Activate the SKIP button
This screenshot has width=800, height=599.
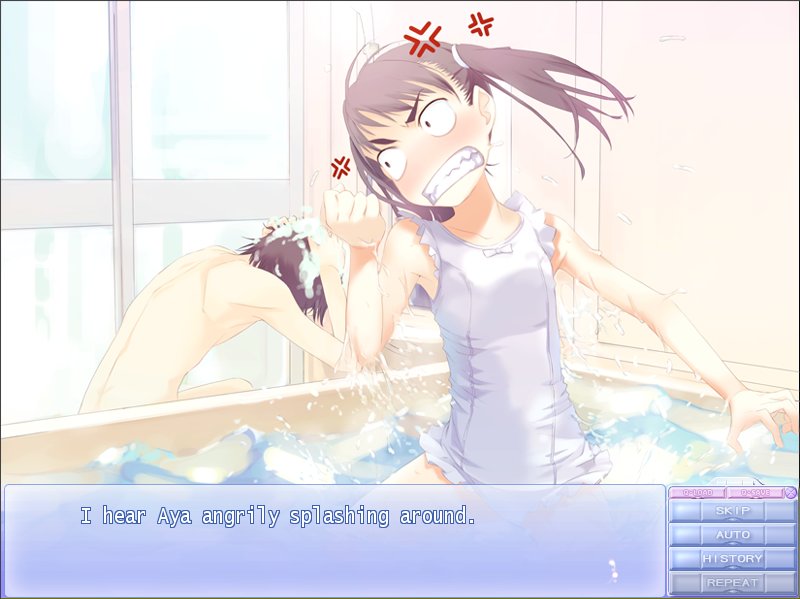pyautogui.click(x=732, y=511)
